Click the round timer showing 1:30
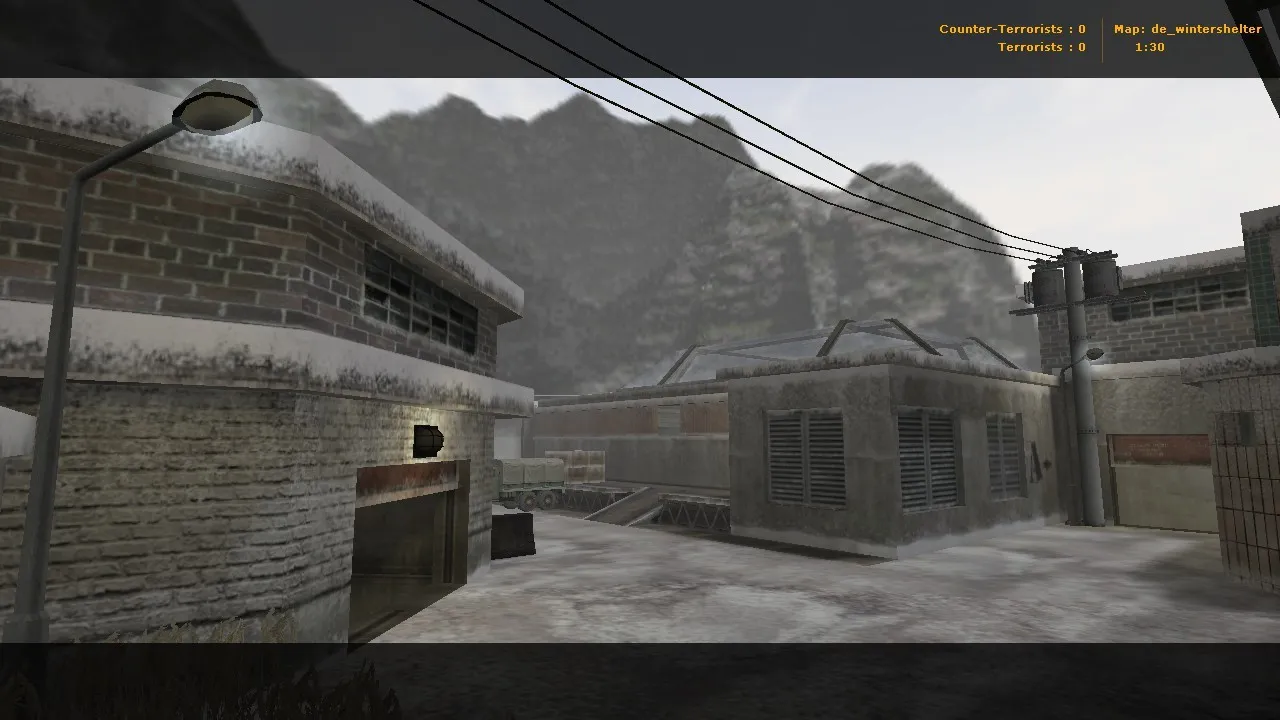The width and height of the screenshot is (1280, 720). (1148, 46)
